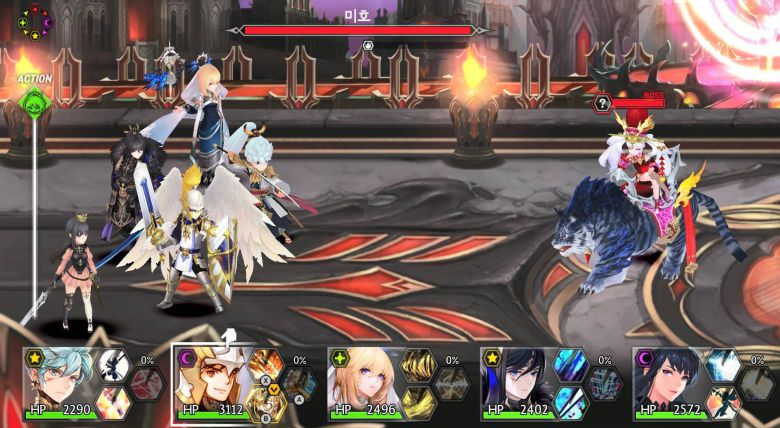
Task: Trigger the star hero's ultimate skill hexagon
Action: coord(604,382)
